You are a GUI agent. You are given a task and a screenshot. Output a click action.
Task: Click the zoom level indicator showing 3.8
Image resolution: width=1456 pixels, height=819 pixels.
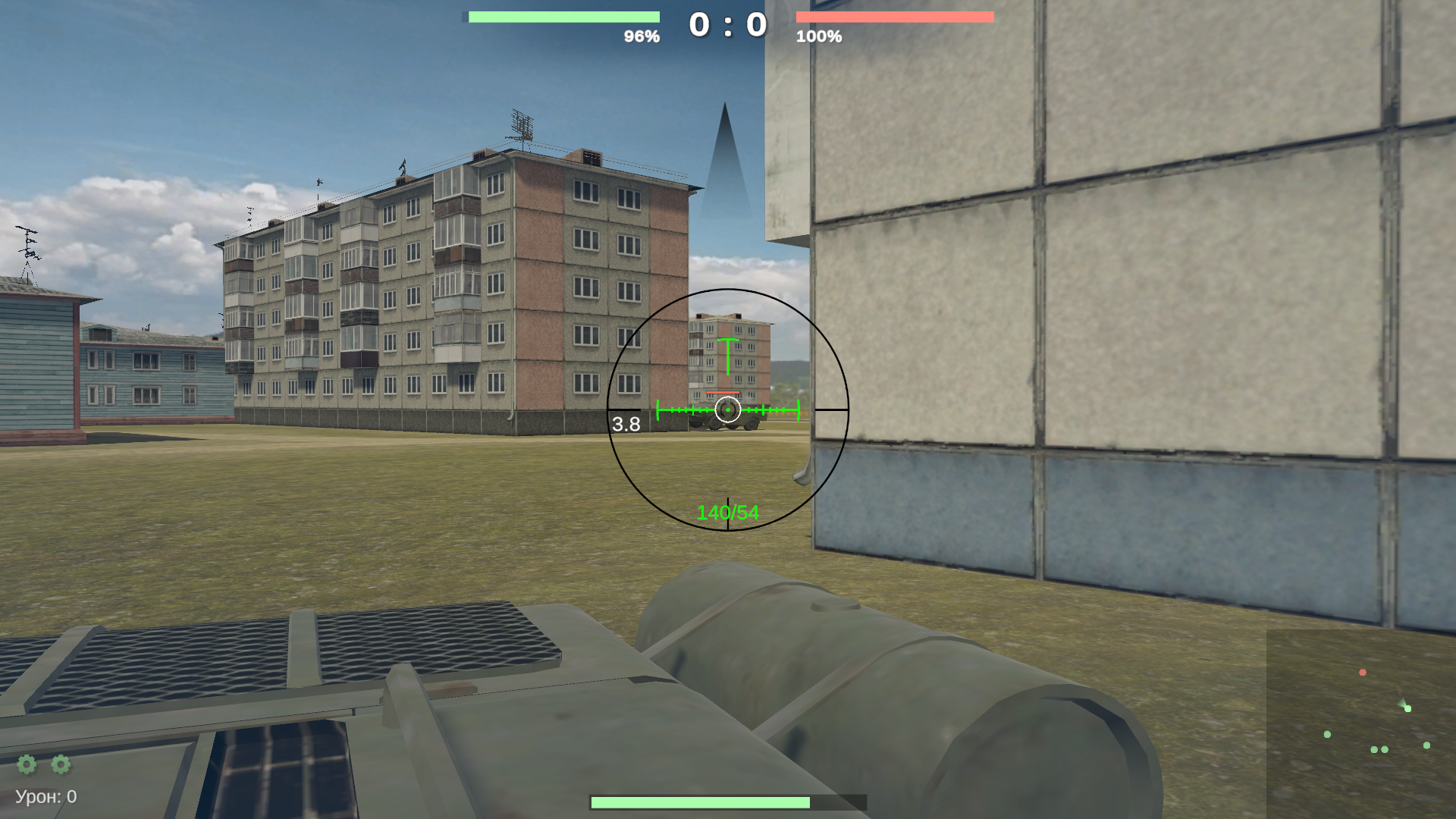point(626,425)
